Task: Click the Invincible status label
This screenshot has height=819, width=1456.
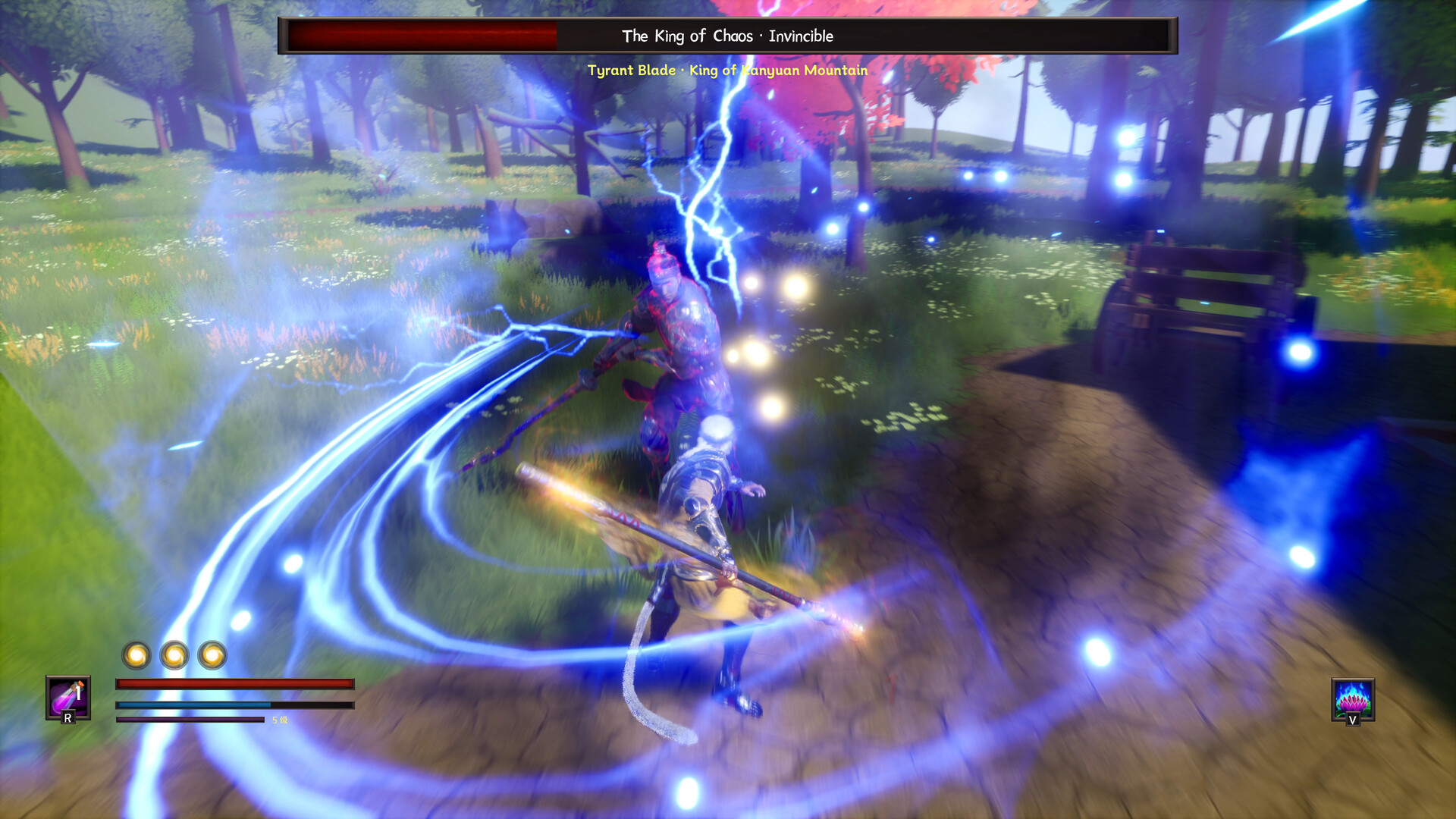Action: (x=800, y=36)
